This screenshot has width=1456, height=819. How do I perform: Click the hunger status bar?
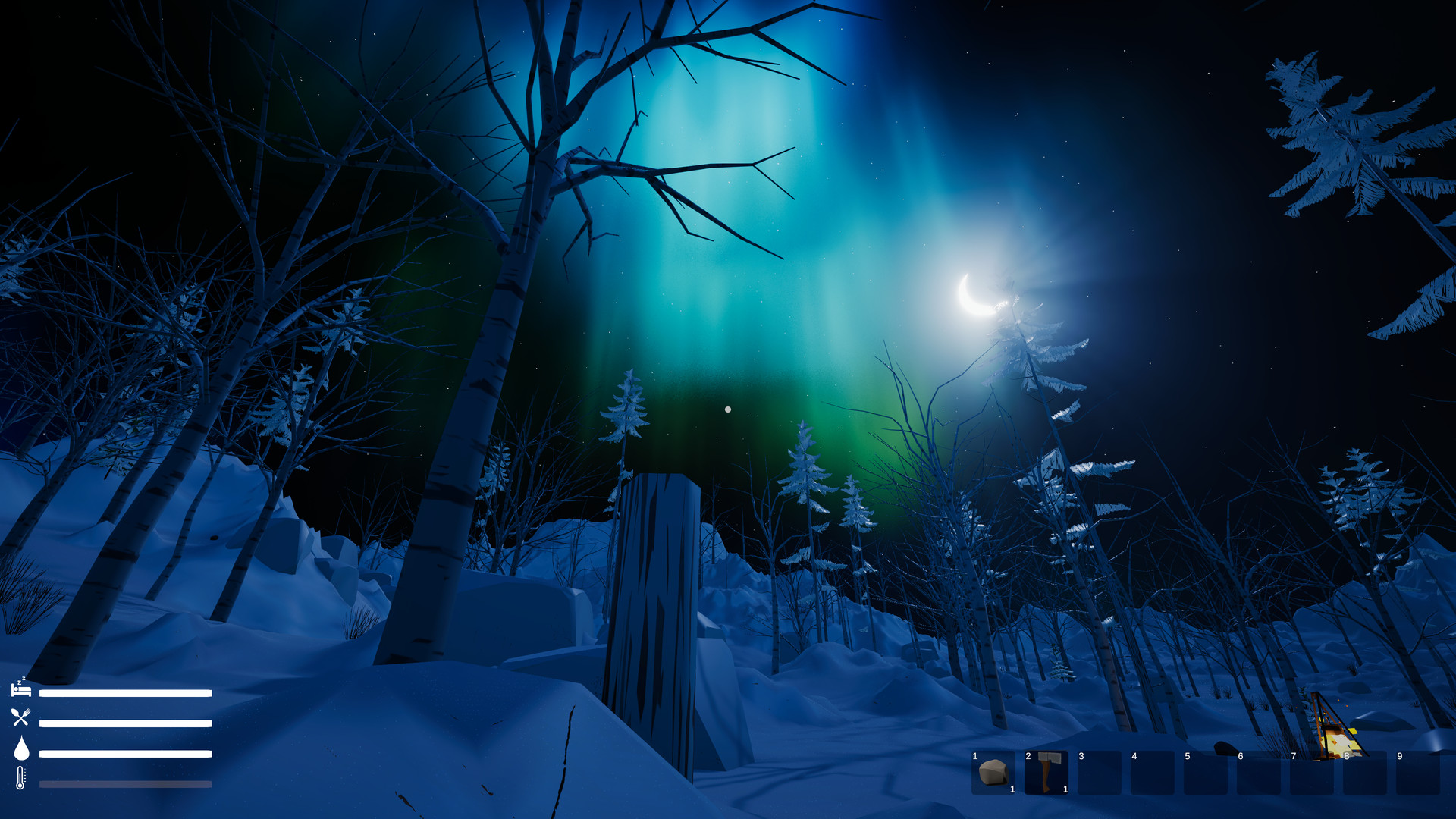(x=125, y=723)
